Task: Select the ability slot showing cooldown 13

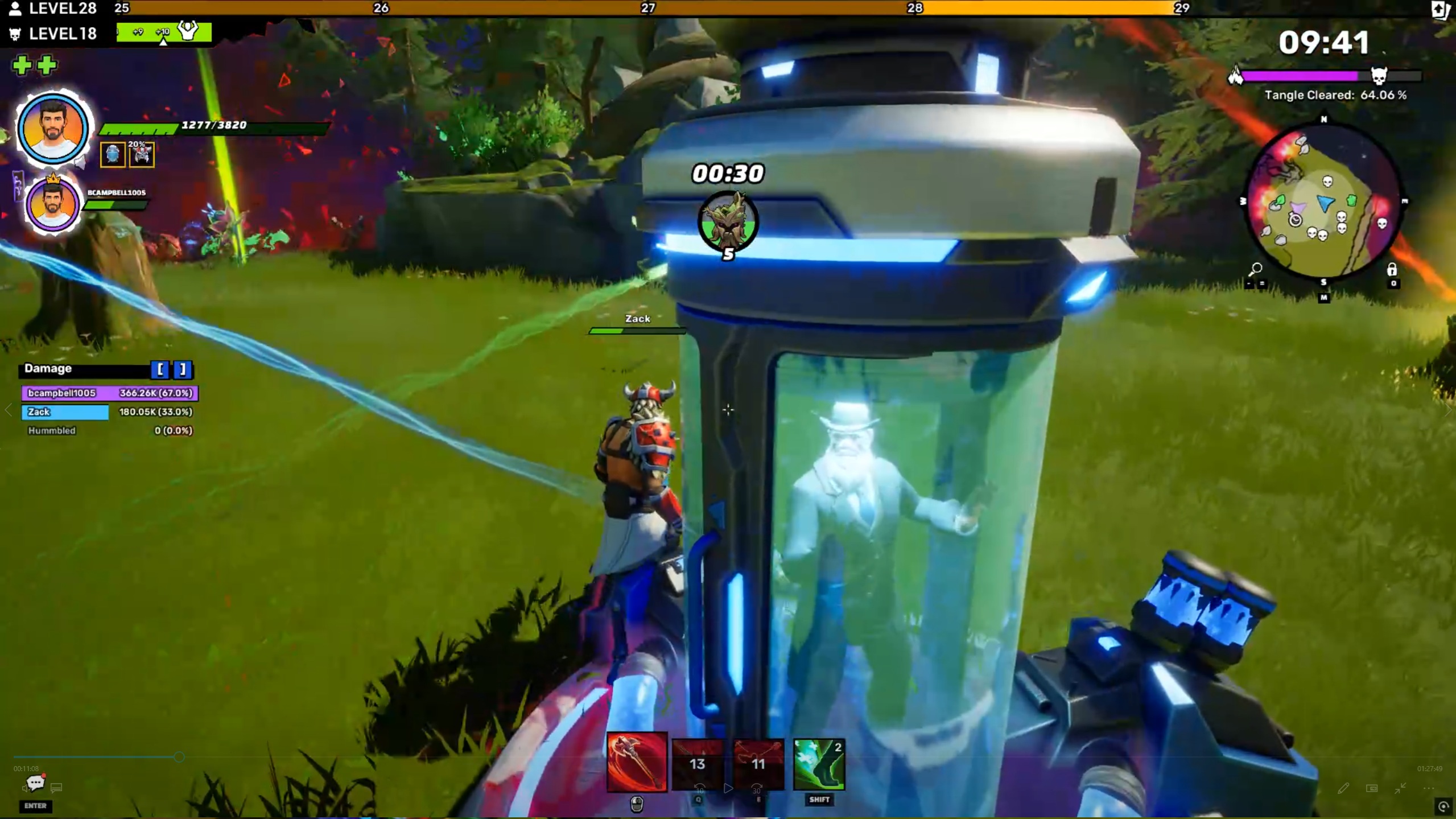Action: tap(698, 764)
